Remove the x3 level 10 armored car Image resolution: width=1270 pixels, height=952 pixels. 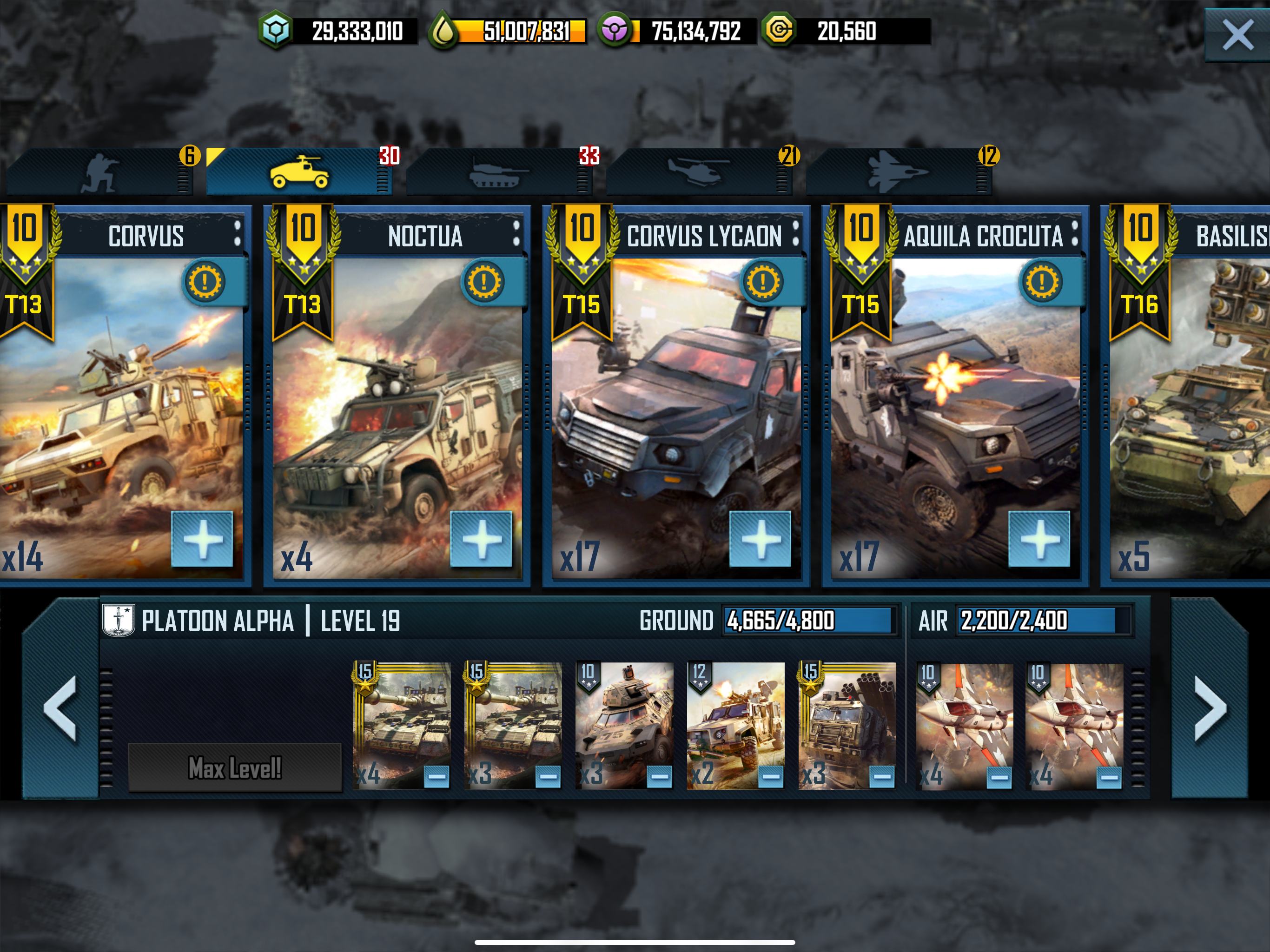(659, 777)
